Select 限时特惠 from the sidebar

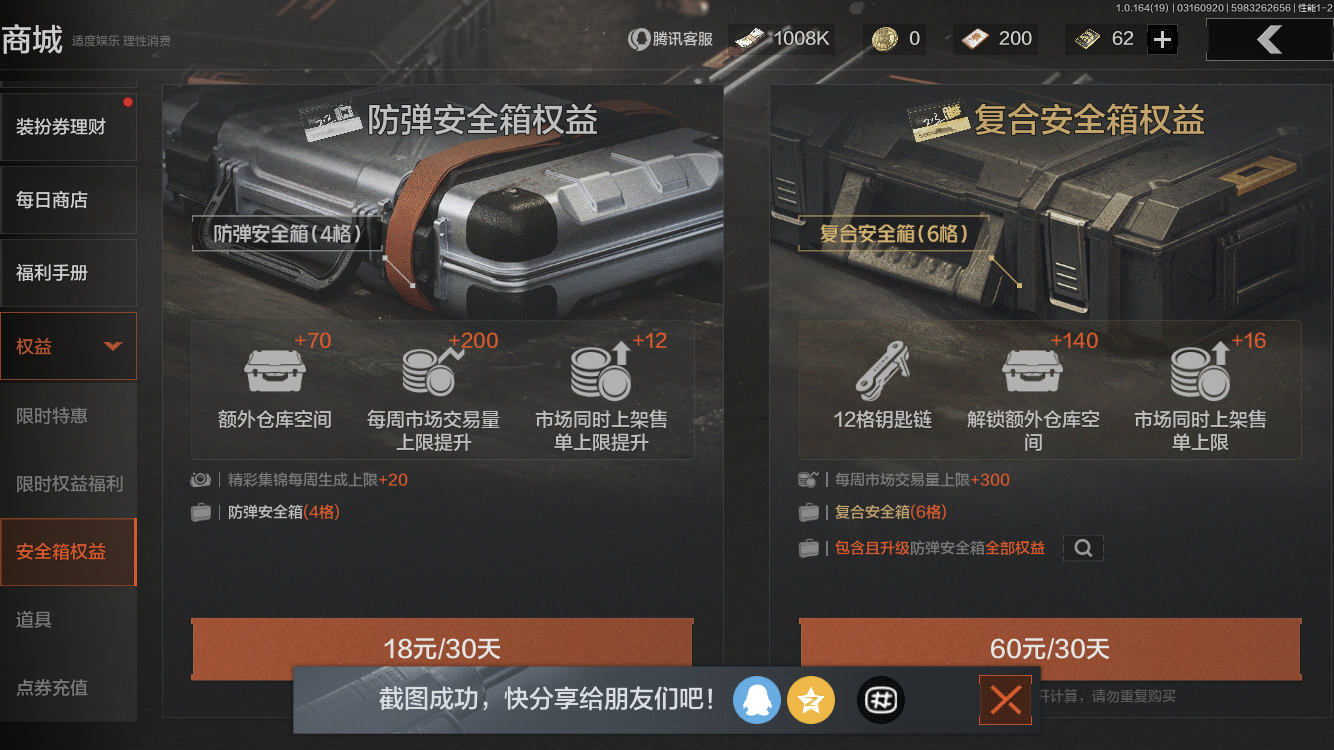coord(68,415)
